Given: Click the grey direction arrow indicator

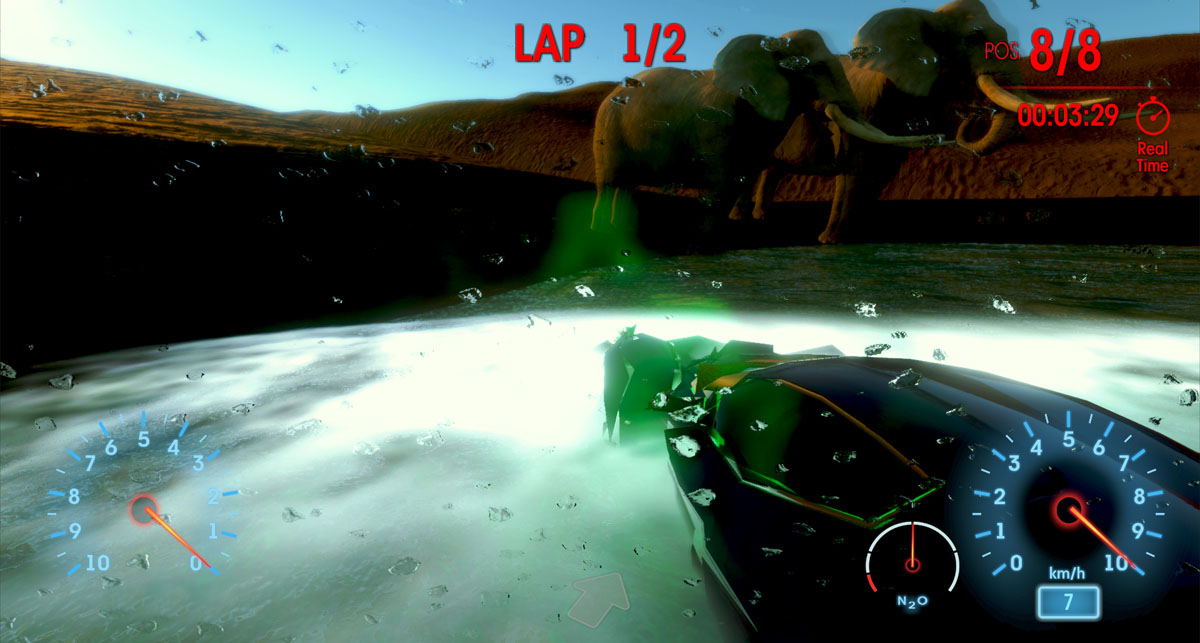Looking at the screenshot, I should tap(602, 598).
